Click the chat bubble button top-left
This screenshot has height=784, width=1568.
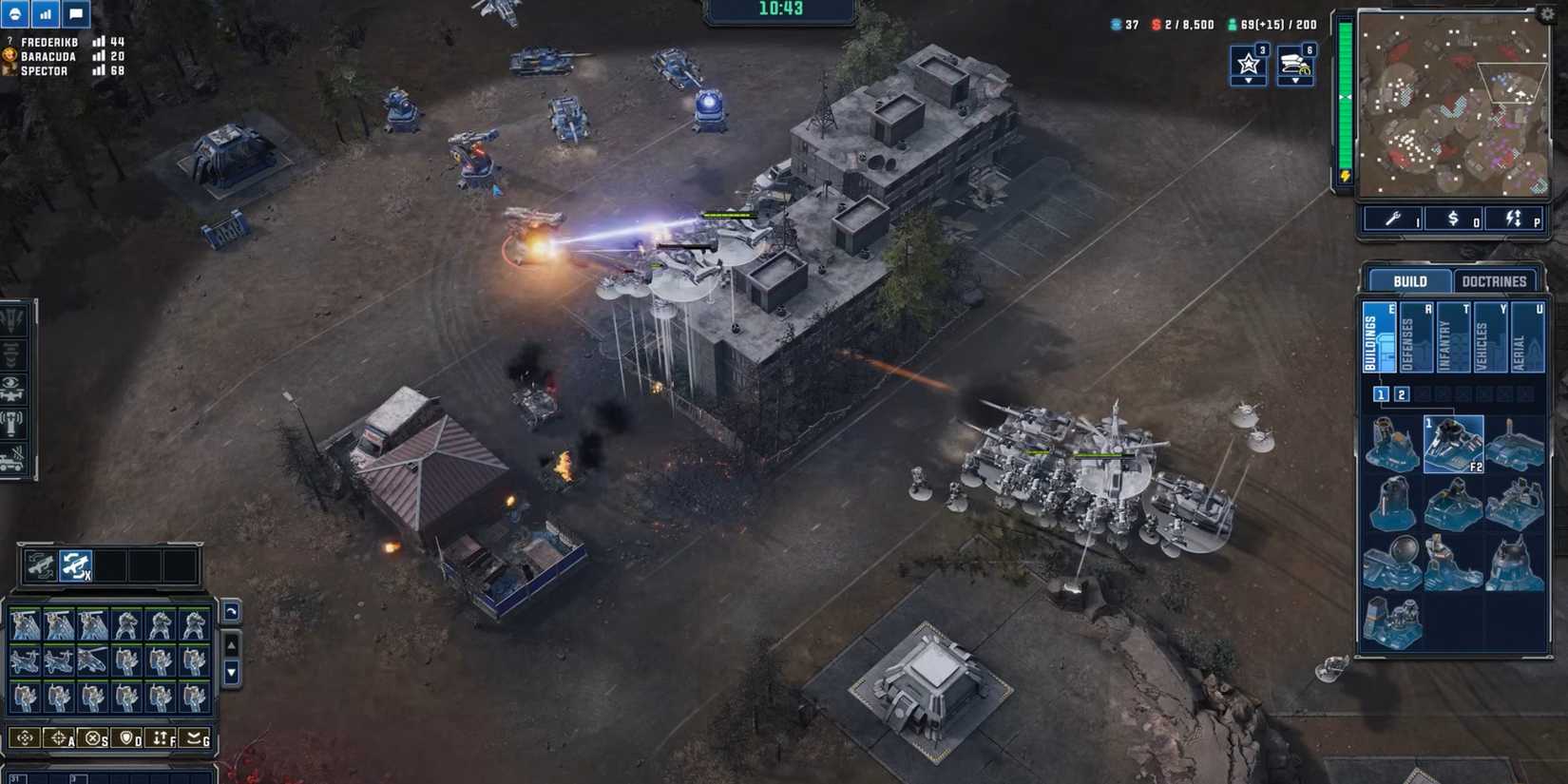75,13
